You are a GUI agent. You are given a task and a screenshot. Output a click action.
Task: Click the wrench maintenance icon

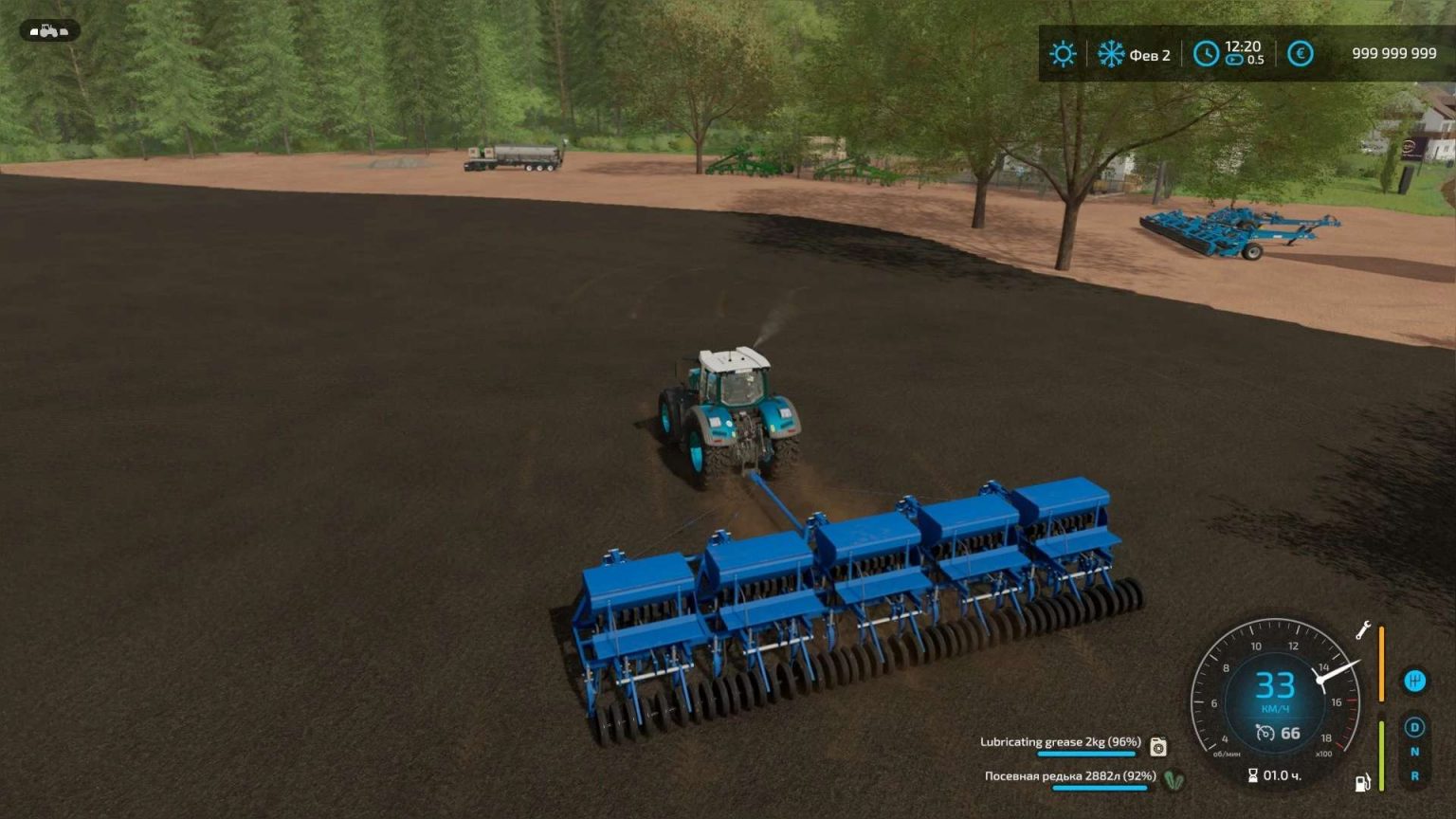pyautogui.click(x=1363, y=628)
